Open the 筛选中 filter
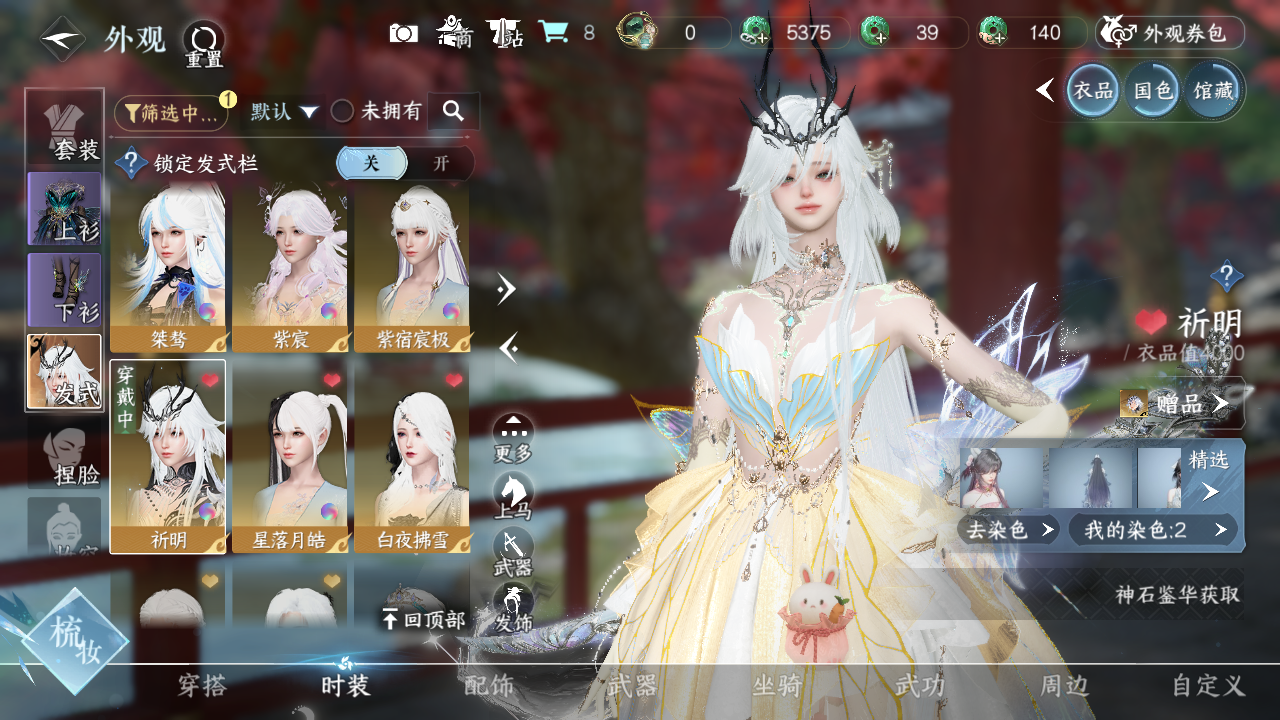The width and height of the screenshot is (1280, 720). click(171, 113)
